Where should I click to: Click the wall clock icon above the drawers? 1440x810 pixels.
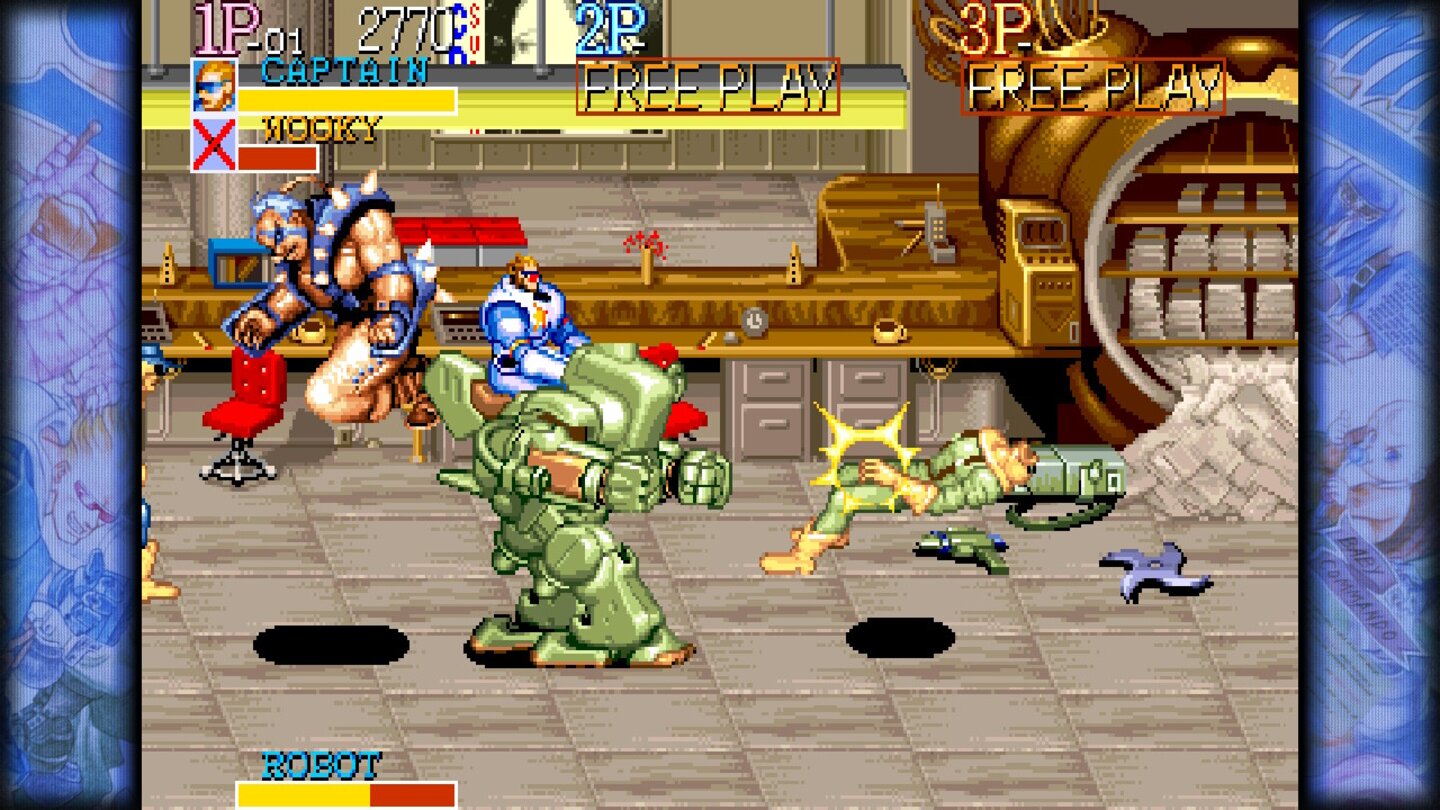coord(753,321)
